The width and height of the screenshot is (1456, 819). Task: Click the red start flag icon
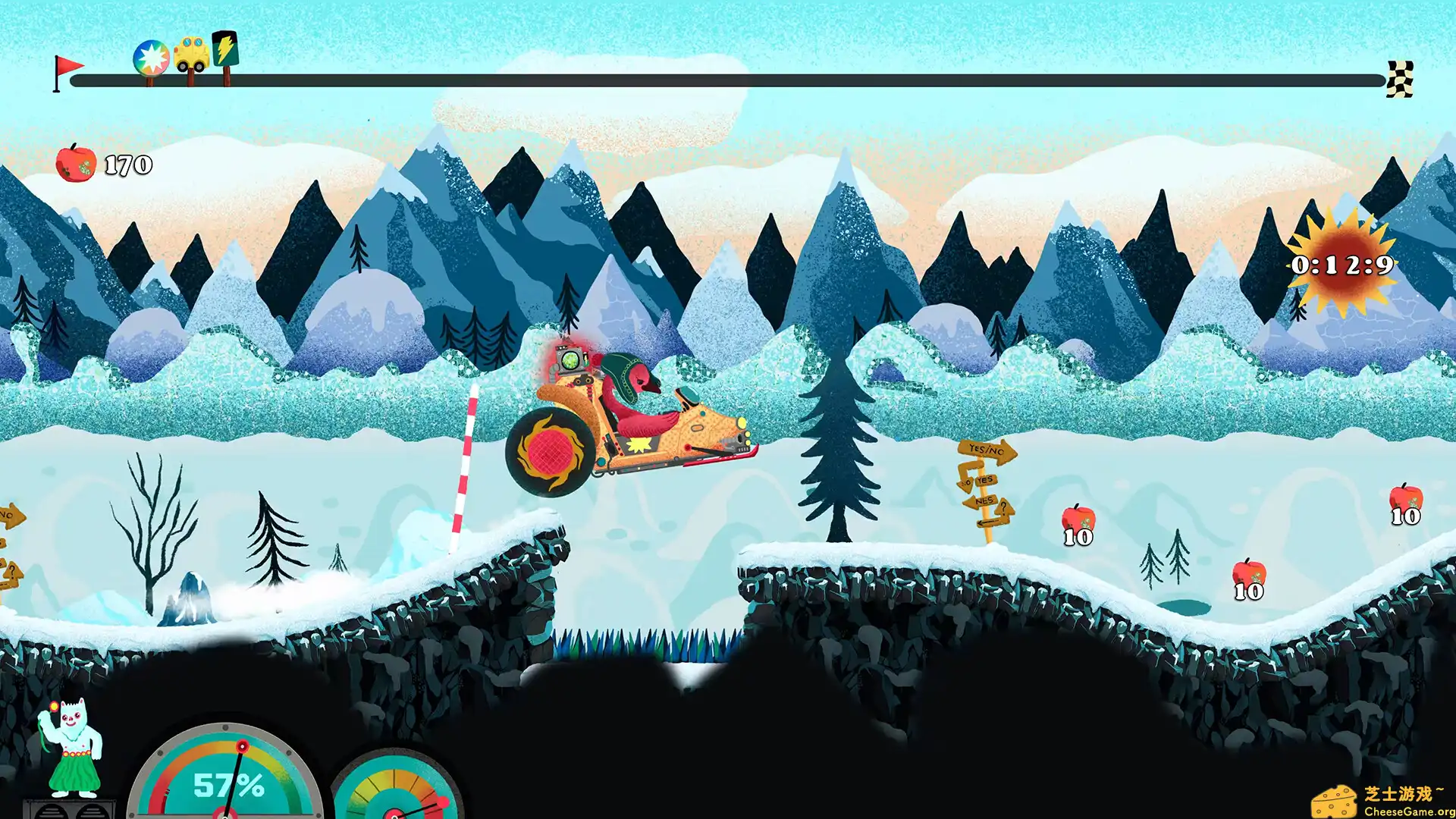click(x=67, y=71)
